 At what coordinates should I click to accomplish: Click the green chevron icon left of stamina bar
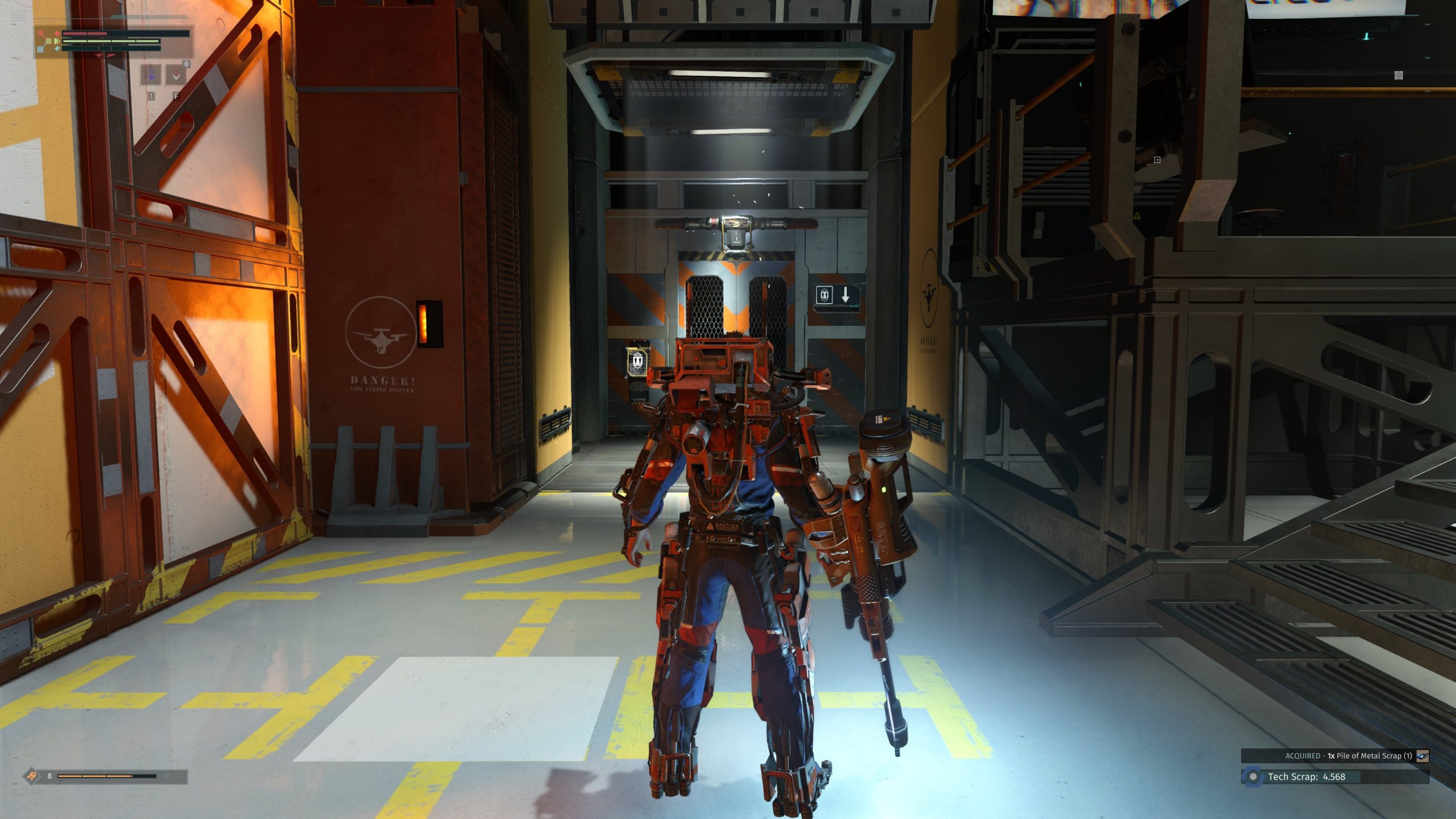click(57, 42)
